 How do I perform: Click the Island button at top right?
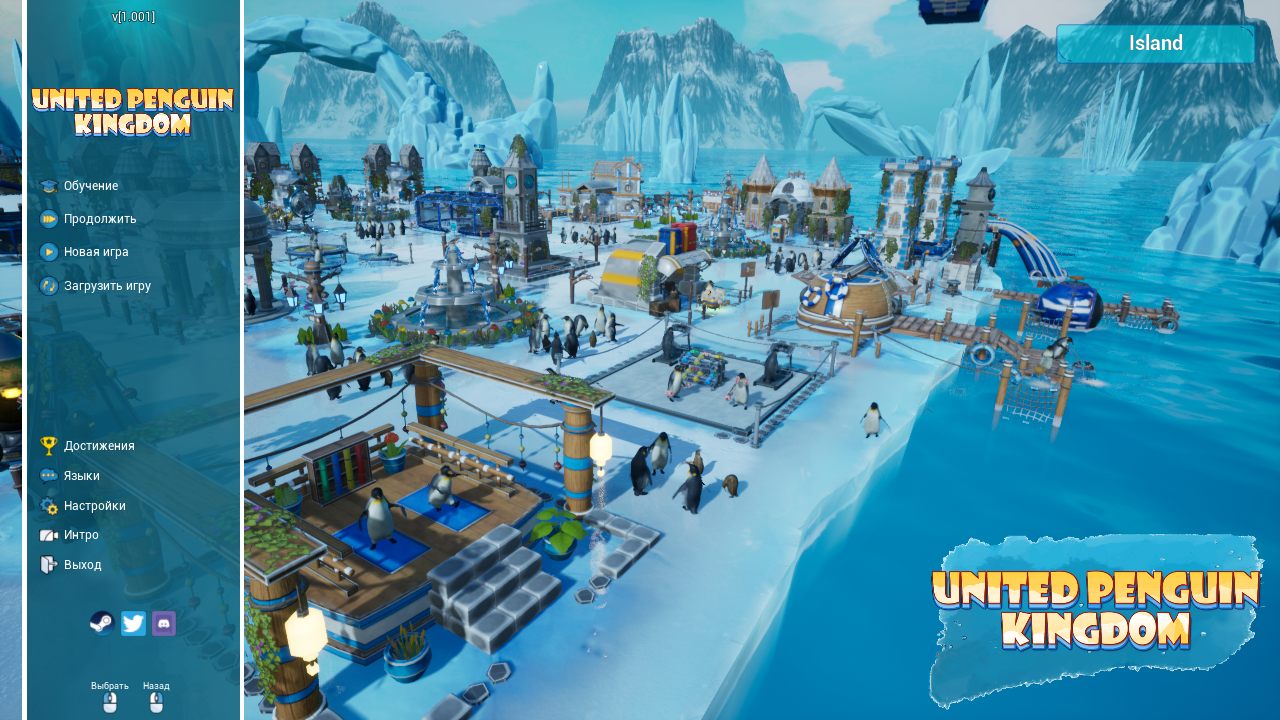1155,43
